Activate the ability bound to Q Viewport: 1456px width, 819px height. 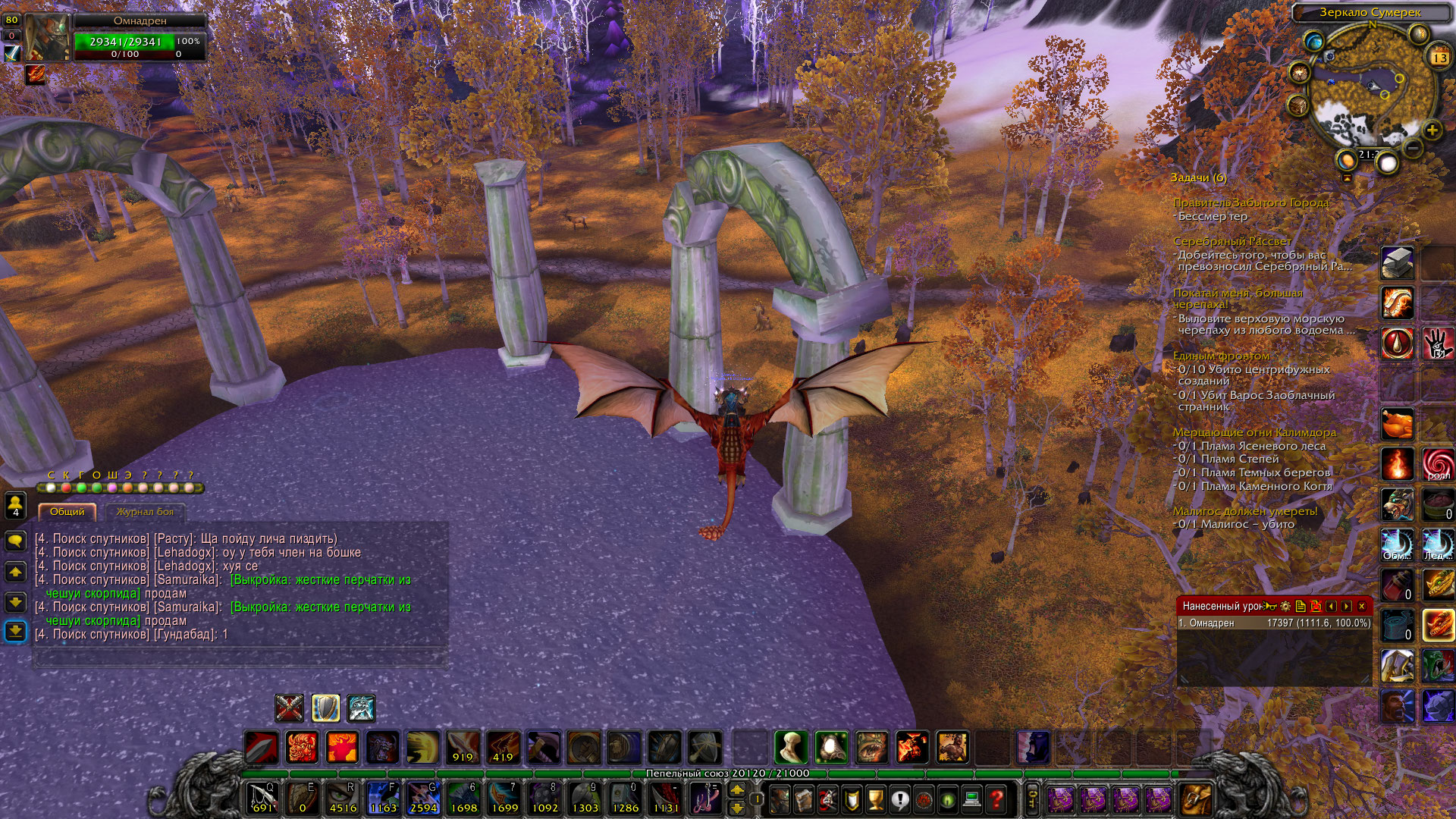(x=262, y=799)
